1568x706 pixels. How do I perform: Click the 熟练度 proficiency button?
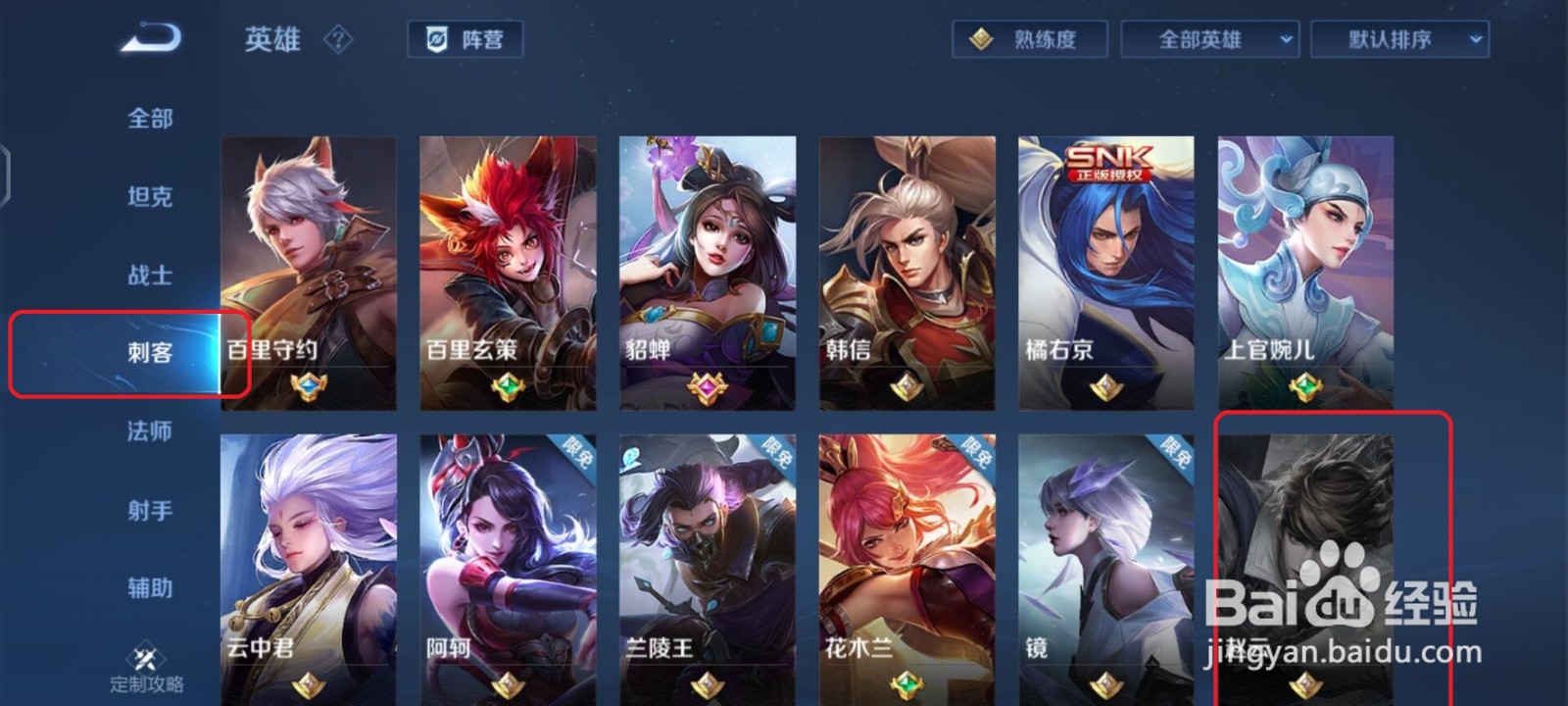(1029, 40)
